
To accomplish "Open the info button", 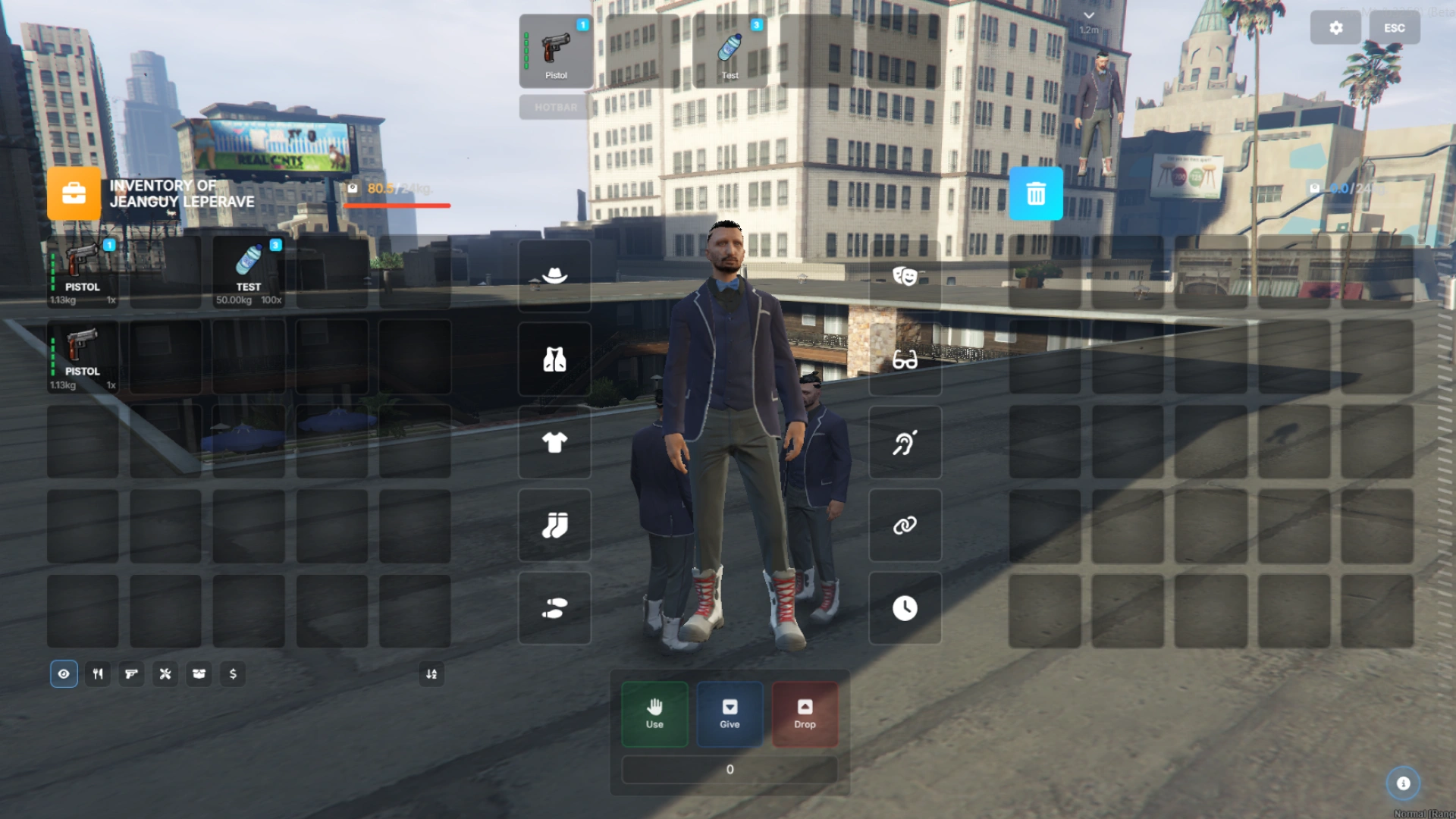I will click(x=1403, y=783).
